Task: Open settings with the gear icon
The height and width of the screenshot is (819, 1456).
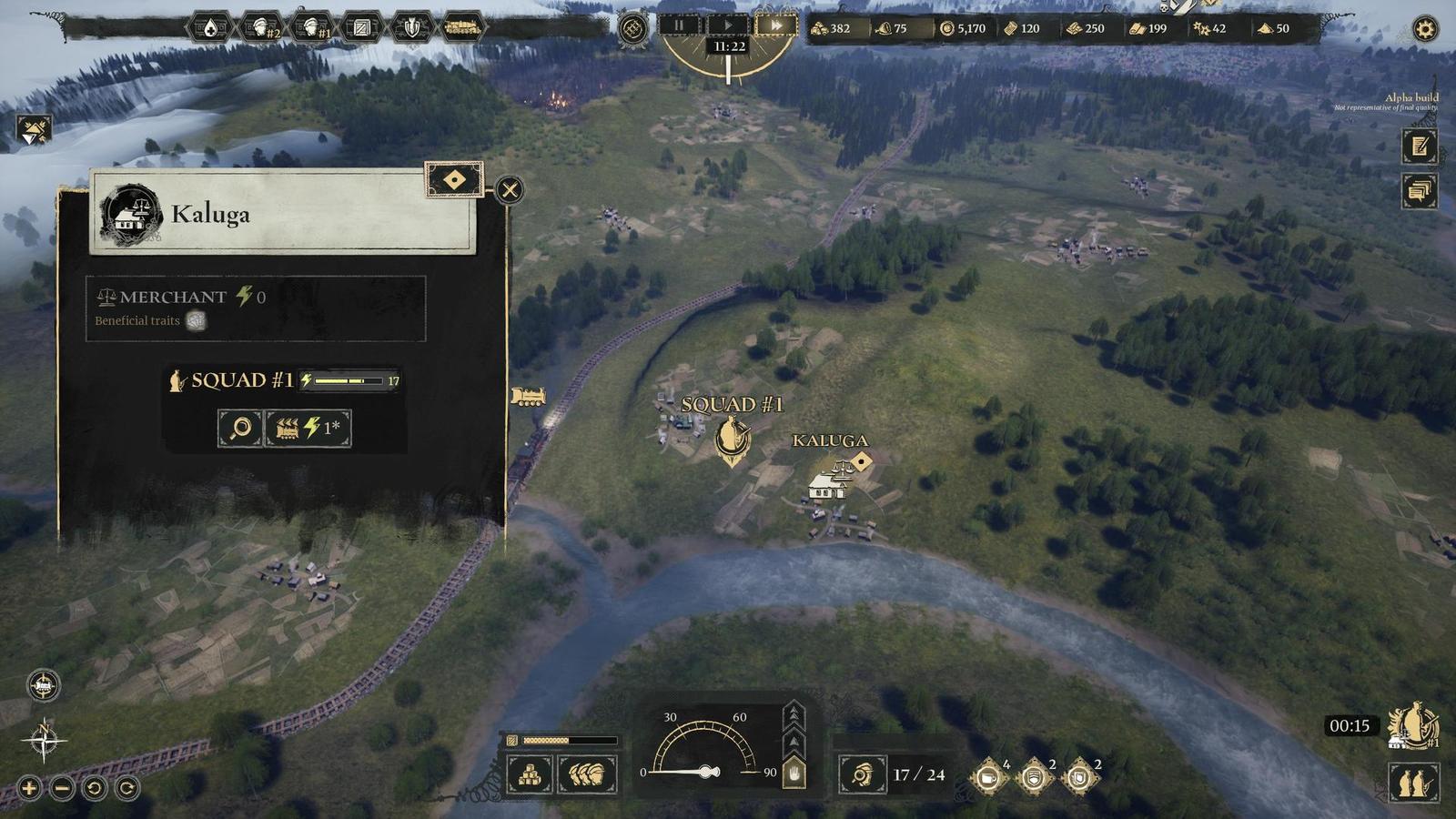Action: click(1425, 29)
